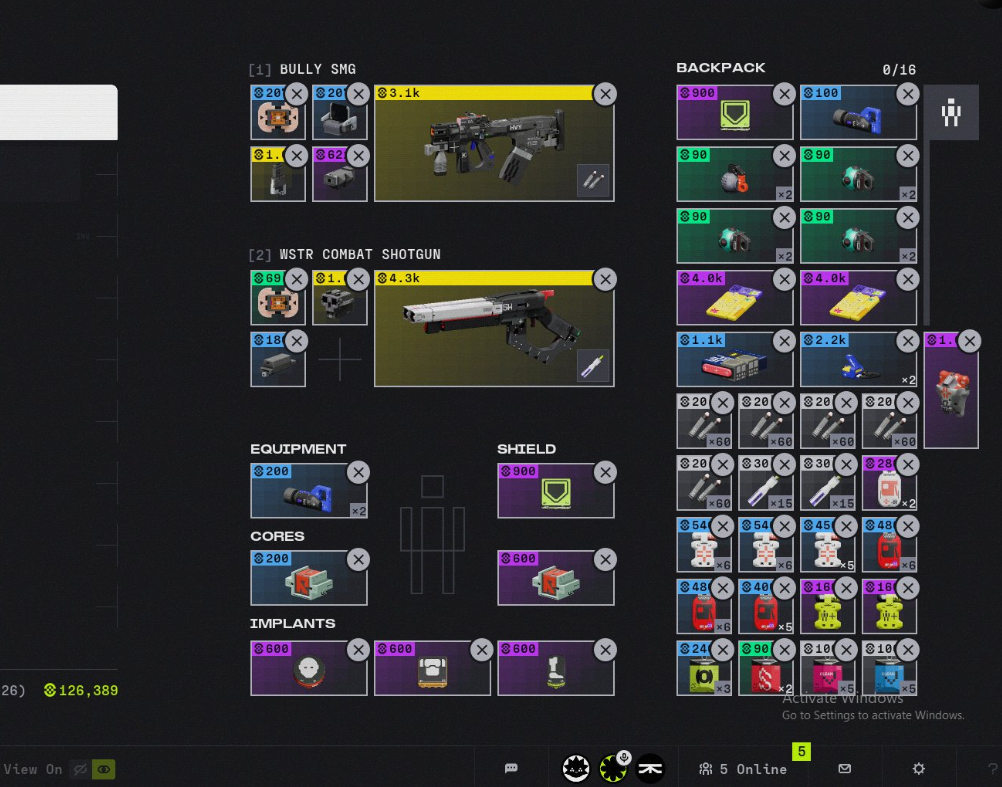Open settings via the gear icon
1002x787 pixels.
coord(919,768)
